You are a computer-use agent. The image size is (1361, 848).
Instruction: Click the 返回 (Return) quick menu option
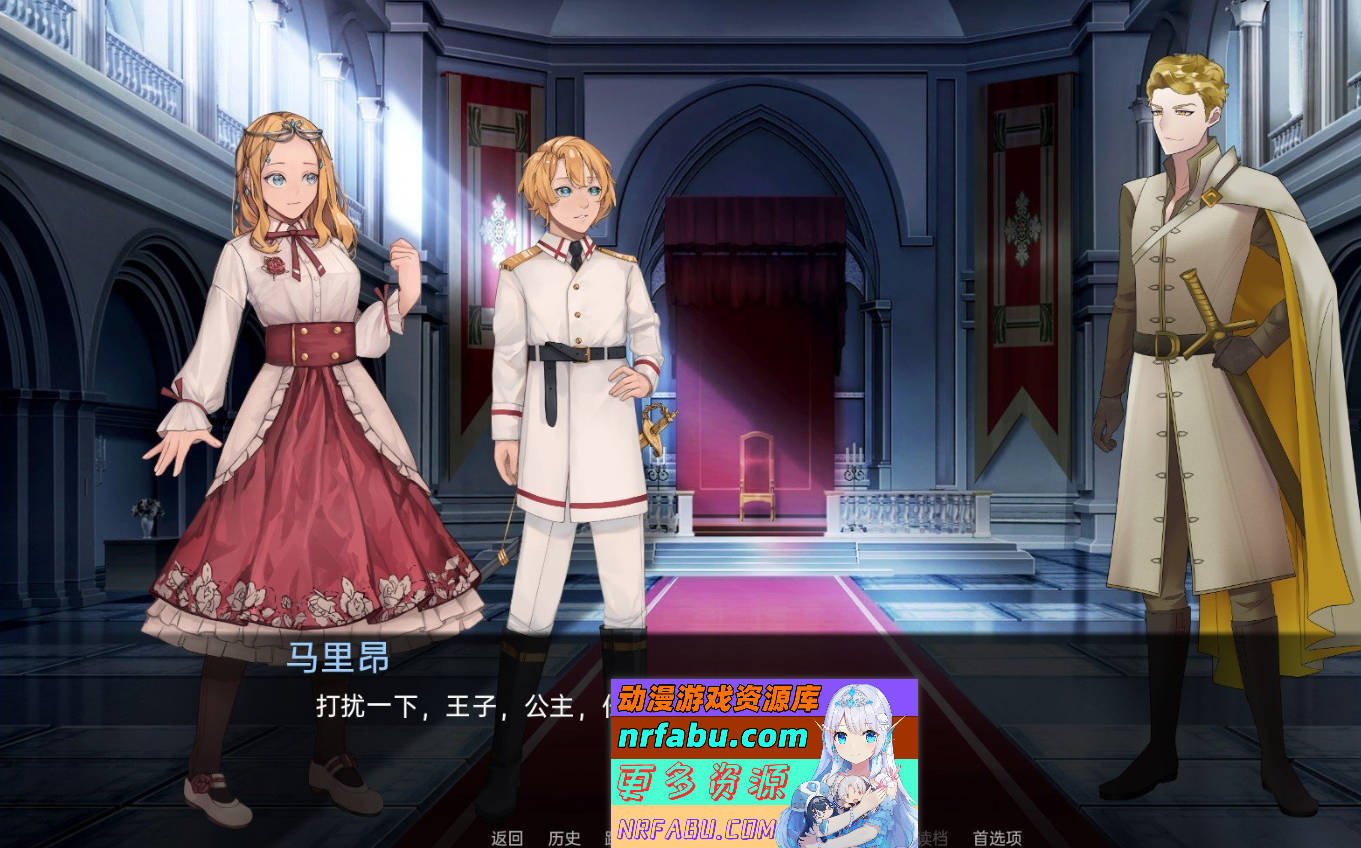tap(508, 838)
